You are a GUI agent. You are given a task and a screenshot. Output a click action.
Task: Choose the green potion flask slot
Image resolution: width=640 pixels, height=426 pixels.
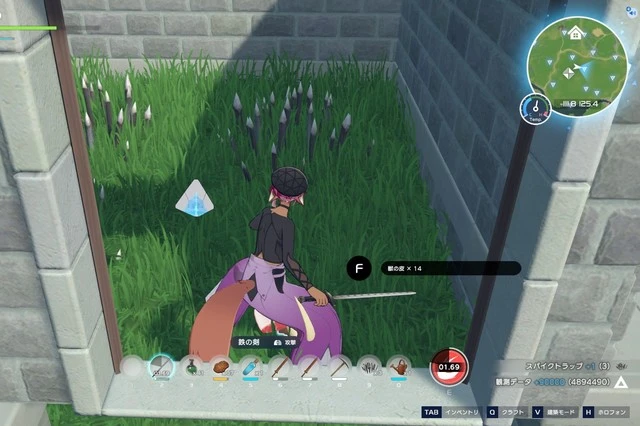point(191,368)
